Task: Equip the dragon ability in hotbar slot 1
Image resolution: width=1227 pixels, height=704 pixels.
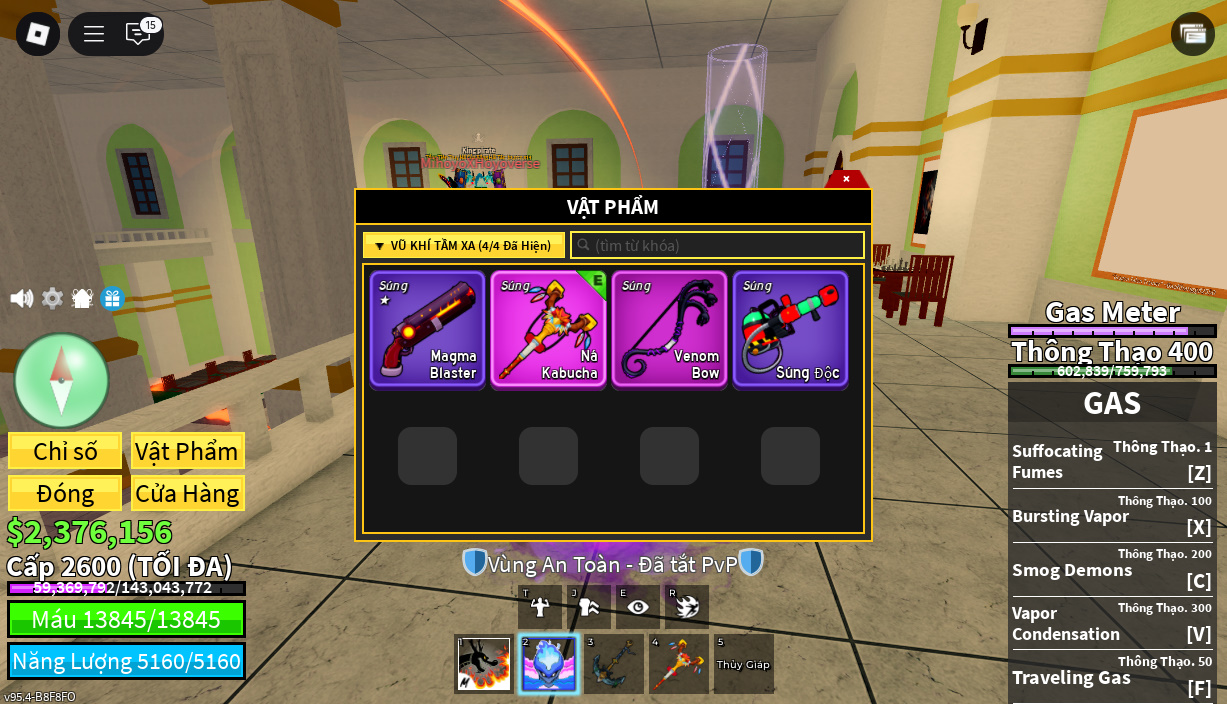Action: tap(484, 664)
